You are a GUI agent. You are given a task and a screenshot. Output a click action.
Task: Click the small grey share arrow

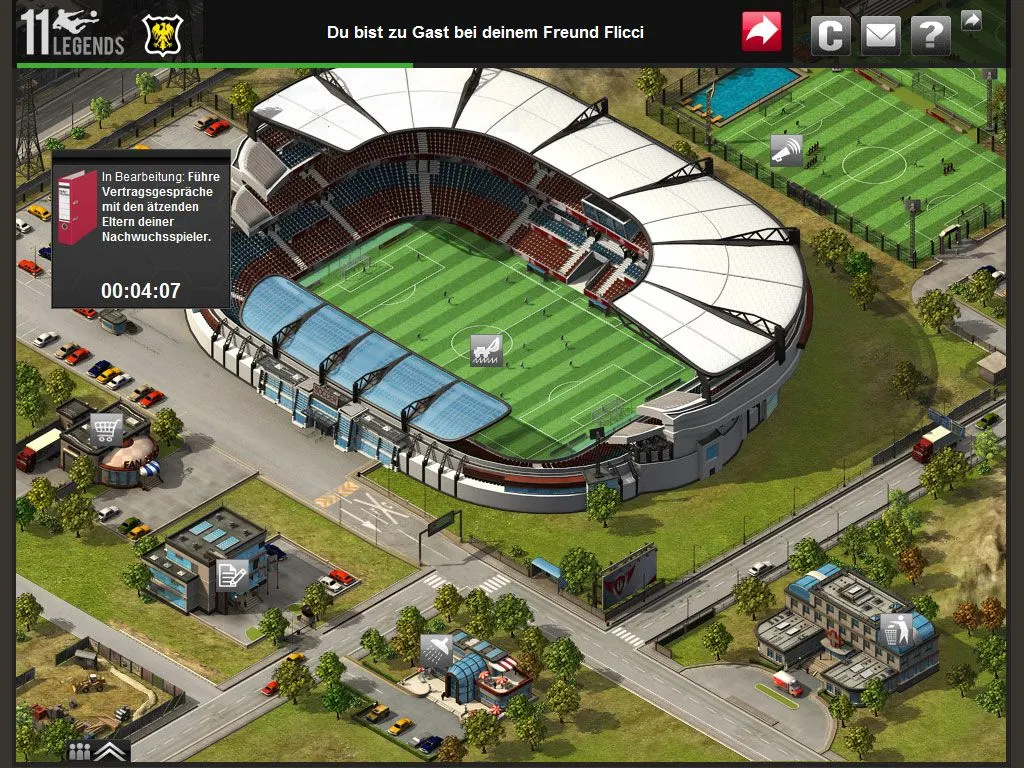tap(971, 20)
